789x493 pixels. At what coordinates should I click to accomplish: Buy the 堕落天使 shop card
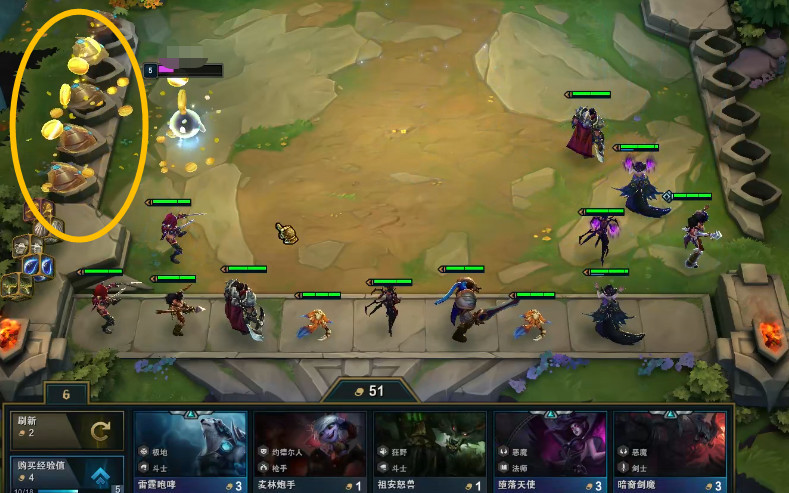[550, 451]
